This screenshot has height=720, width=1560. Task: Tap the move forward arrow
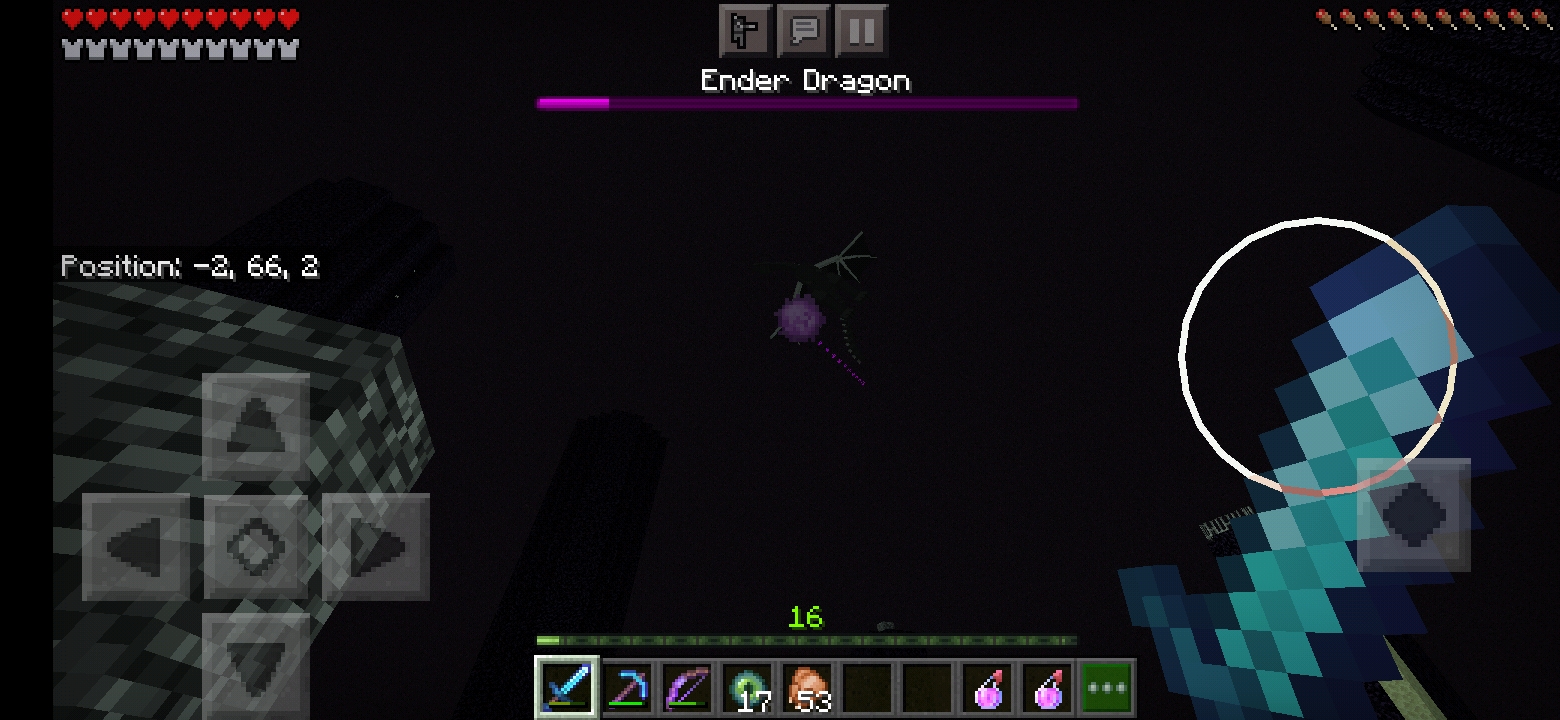click(256, 427)
